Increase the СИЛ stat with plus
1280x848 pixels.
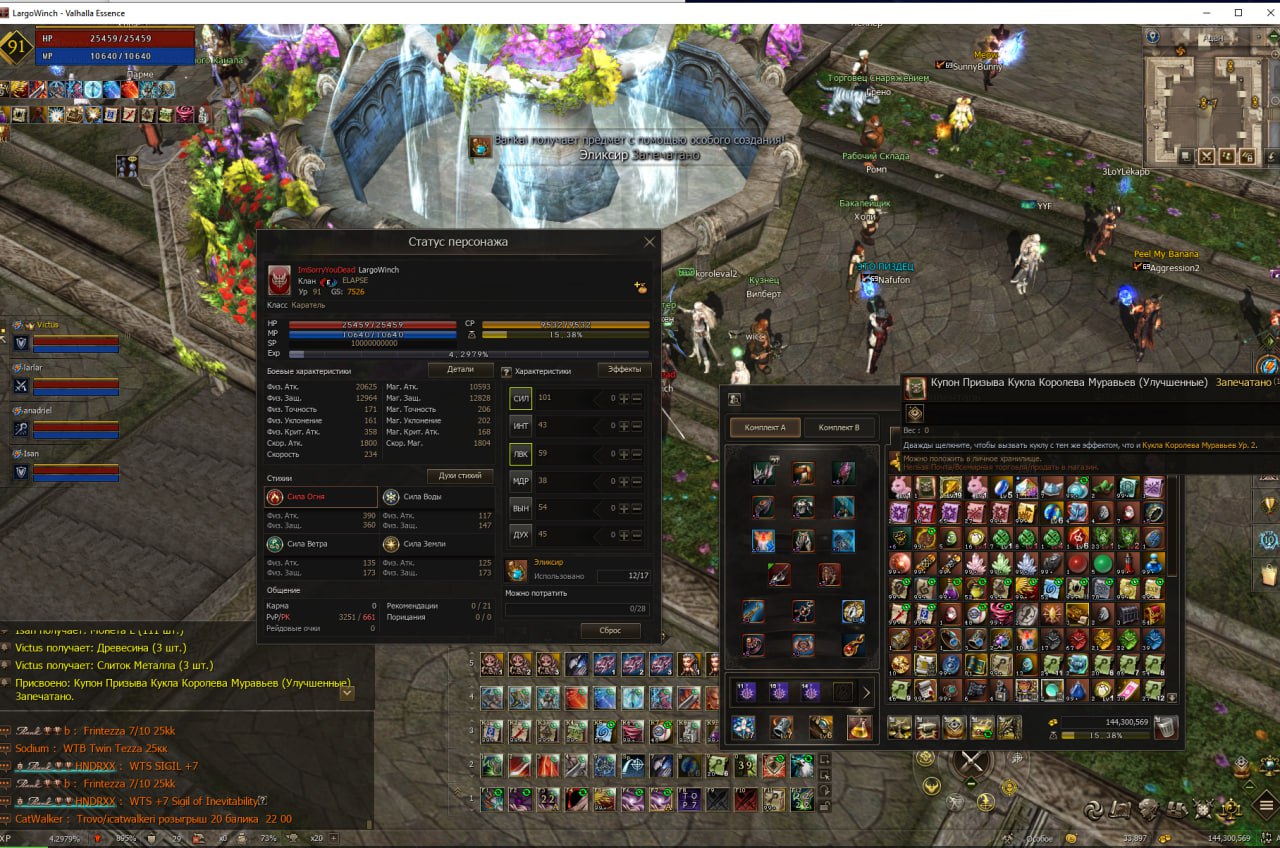click(624, 398)
